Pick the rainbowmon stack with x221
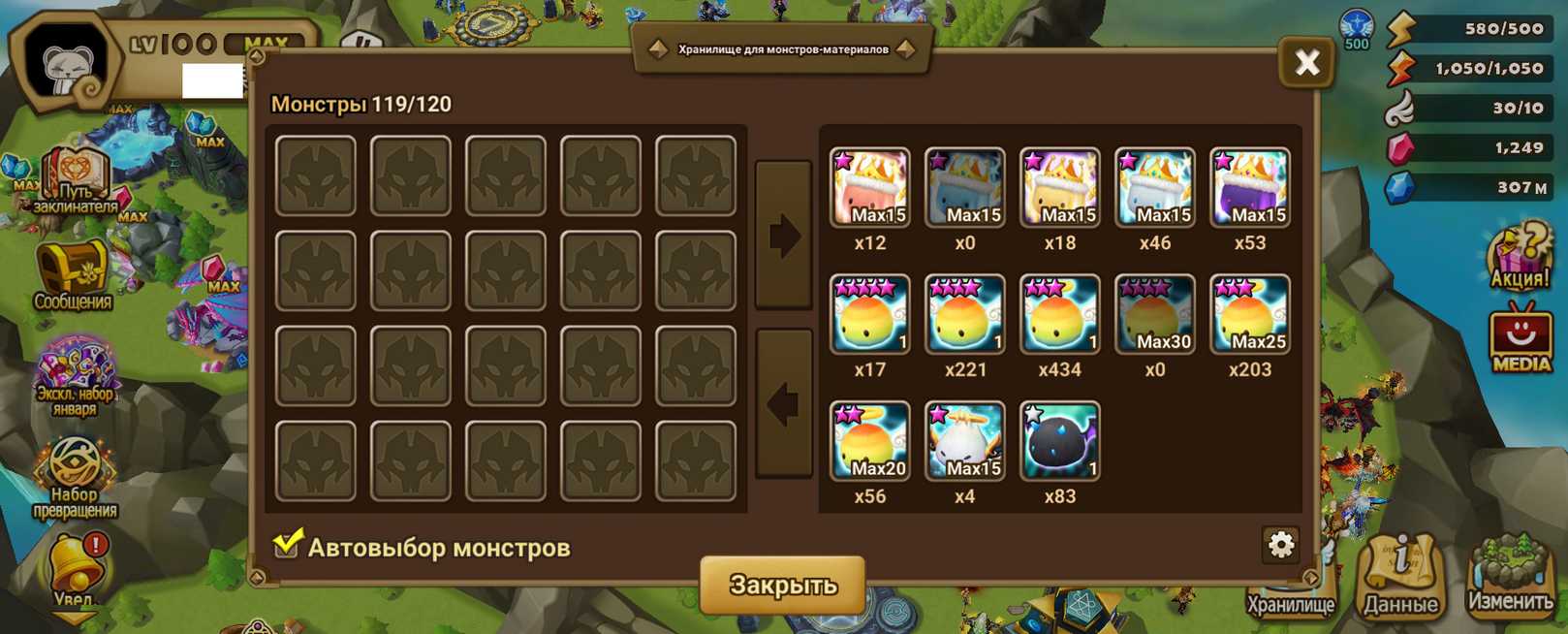This screenshot has width=1568, height=634. click(x=964, y=315)
